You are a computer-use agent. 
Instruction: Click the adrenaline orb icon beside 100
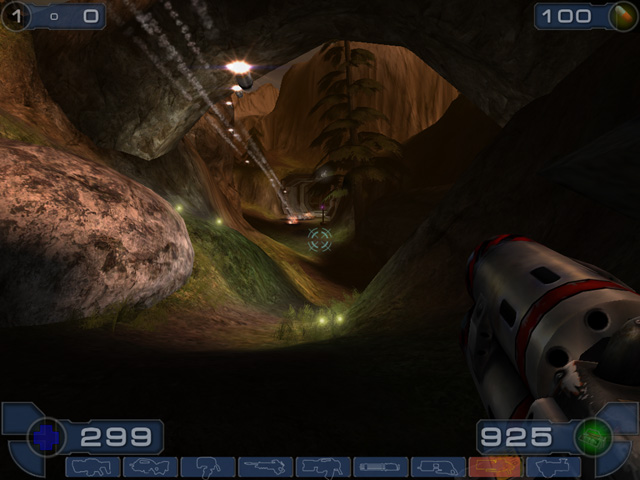622,16
